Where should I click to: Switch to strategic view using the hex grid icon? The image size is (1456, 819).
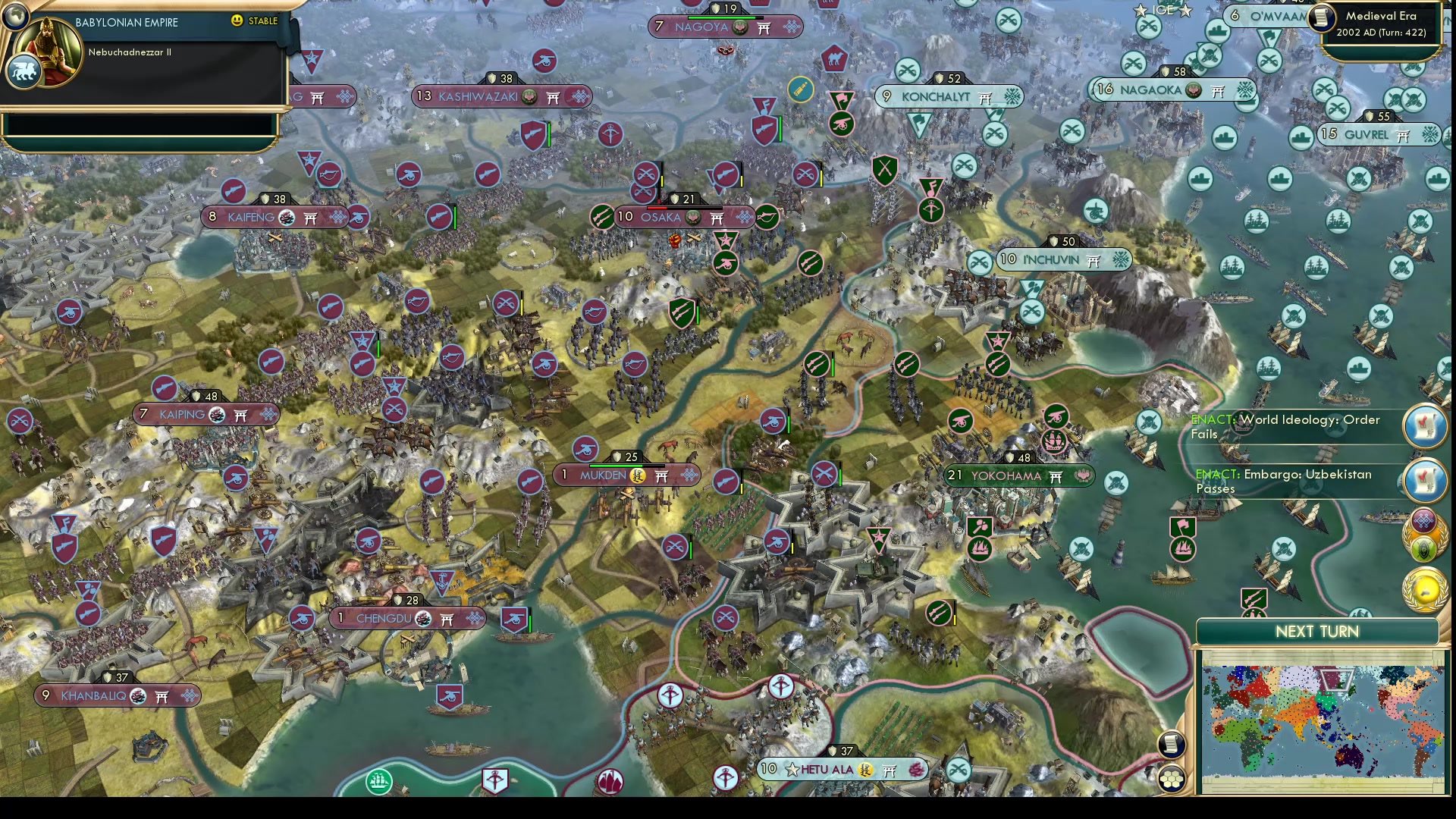pos(1172,778)
